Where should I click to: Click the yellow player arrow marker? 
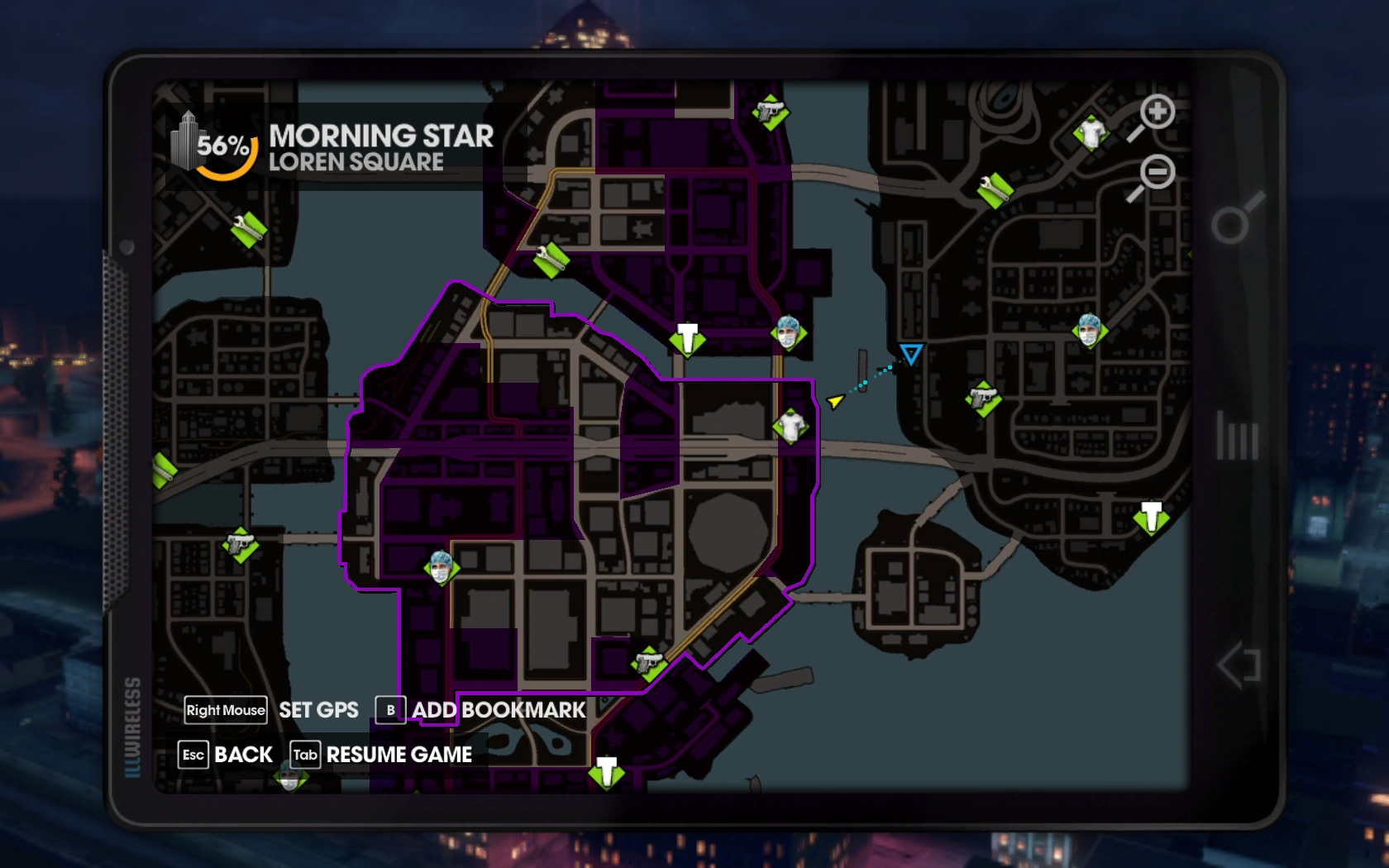835,402
